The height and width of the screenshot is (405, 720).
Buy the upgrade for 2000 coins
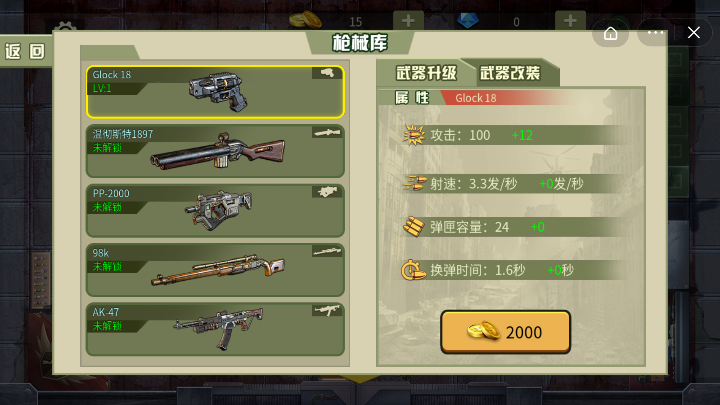pyautogui.click(x=505, y=332)
